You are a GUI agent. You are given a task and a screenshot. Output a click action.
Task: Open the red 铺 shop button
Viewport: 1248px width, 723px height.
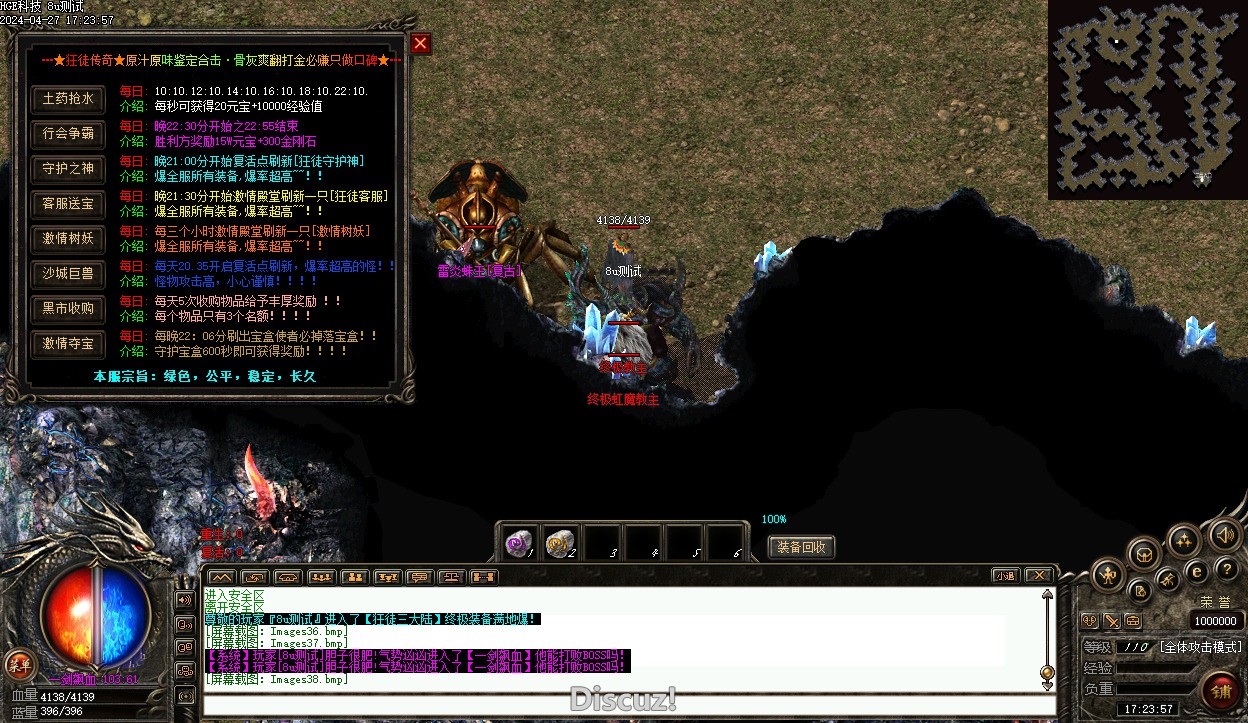click(x=1221, y=690)
